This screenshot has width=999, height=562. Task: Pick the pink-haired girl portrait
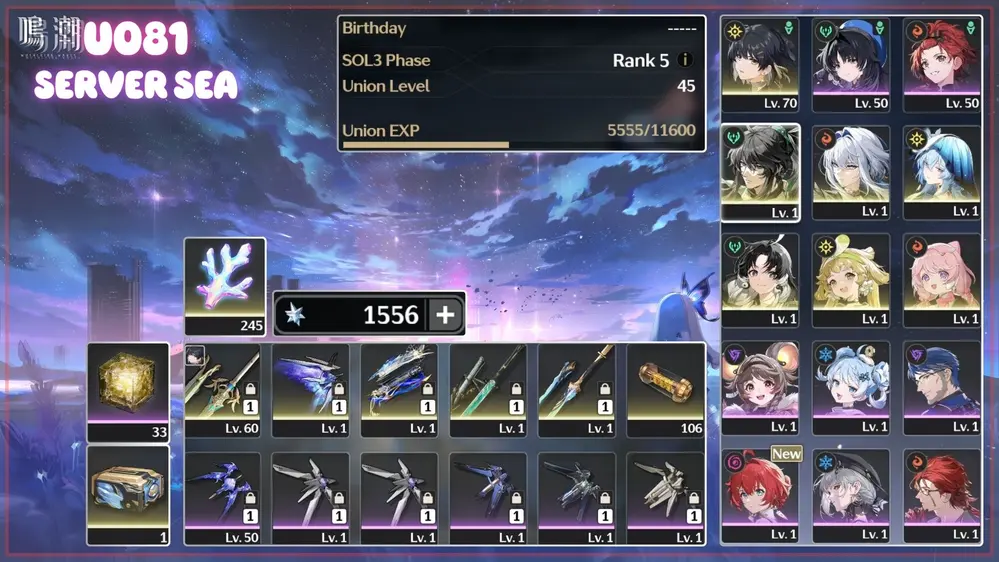click(x=941, y=278)
